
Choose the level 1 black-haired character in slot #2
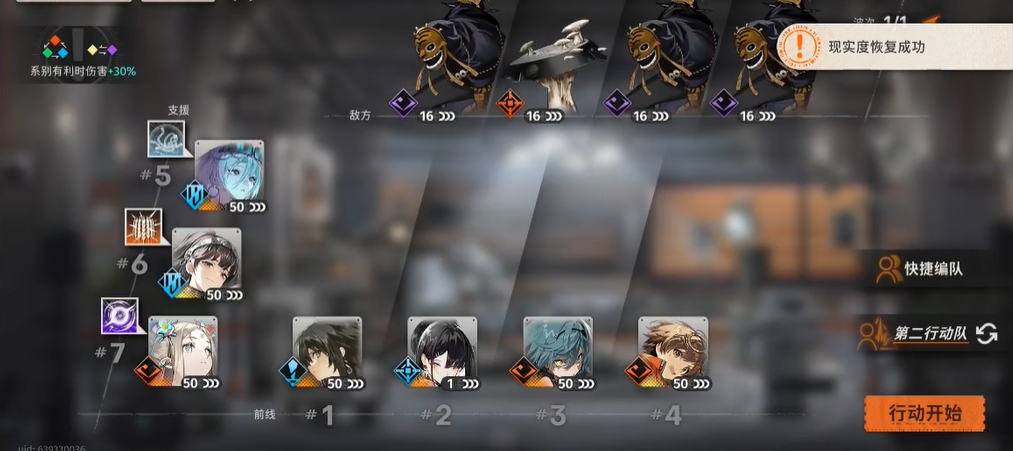pos(442,351)
